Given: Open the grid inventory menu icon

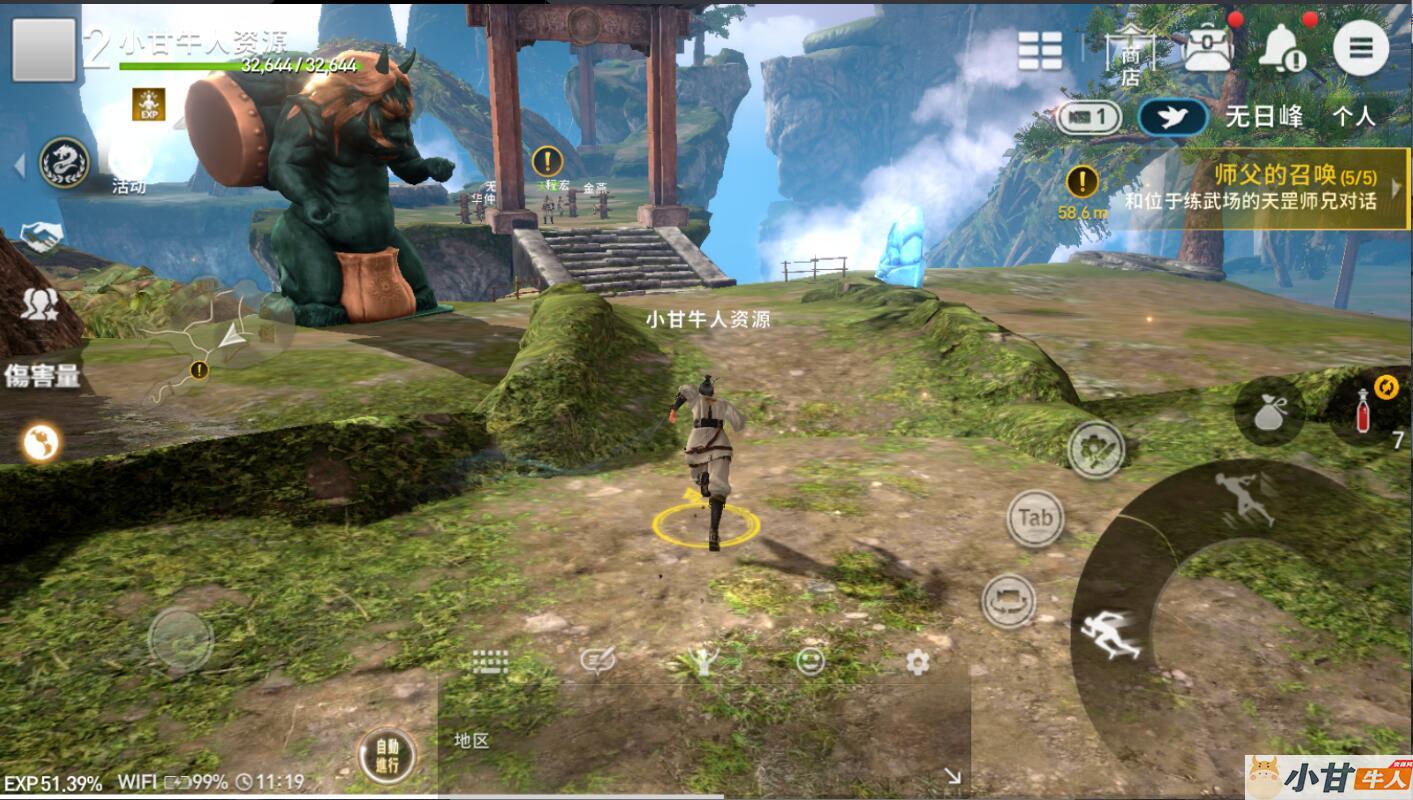Looking at the screenshot, I should [1040, 50].
